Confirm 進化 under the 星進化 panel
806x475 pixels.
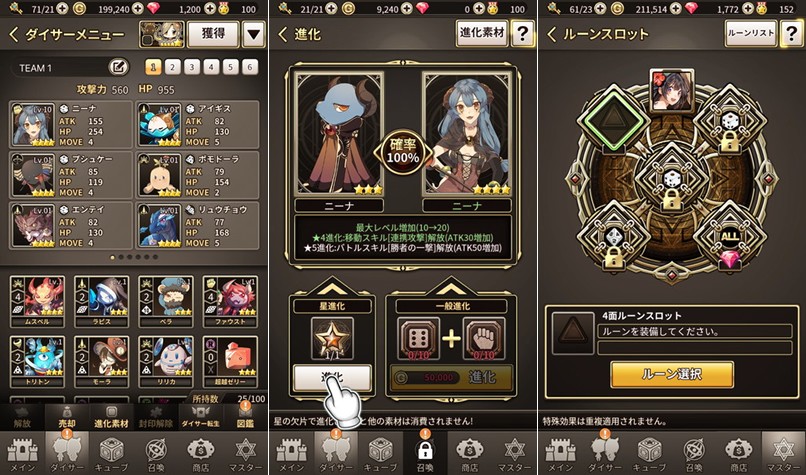330,377
